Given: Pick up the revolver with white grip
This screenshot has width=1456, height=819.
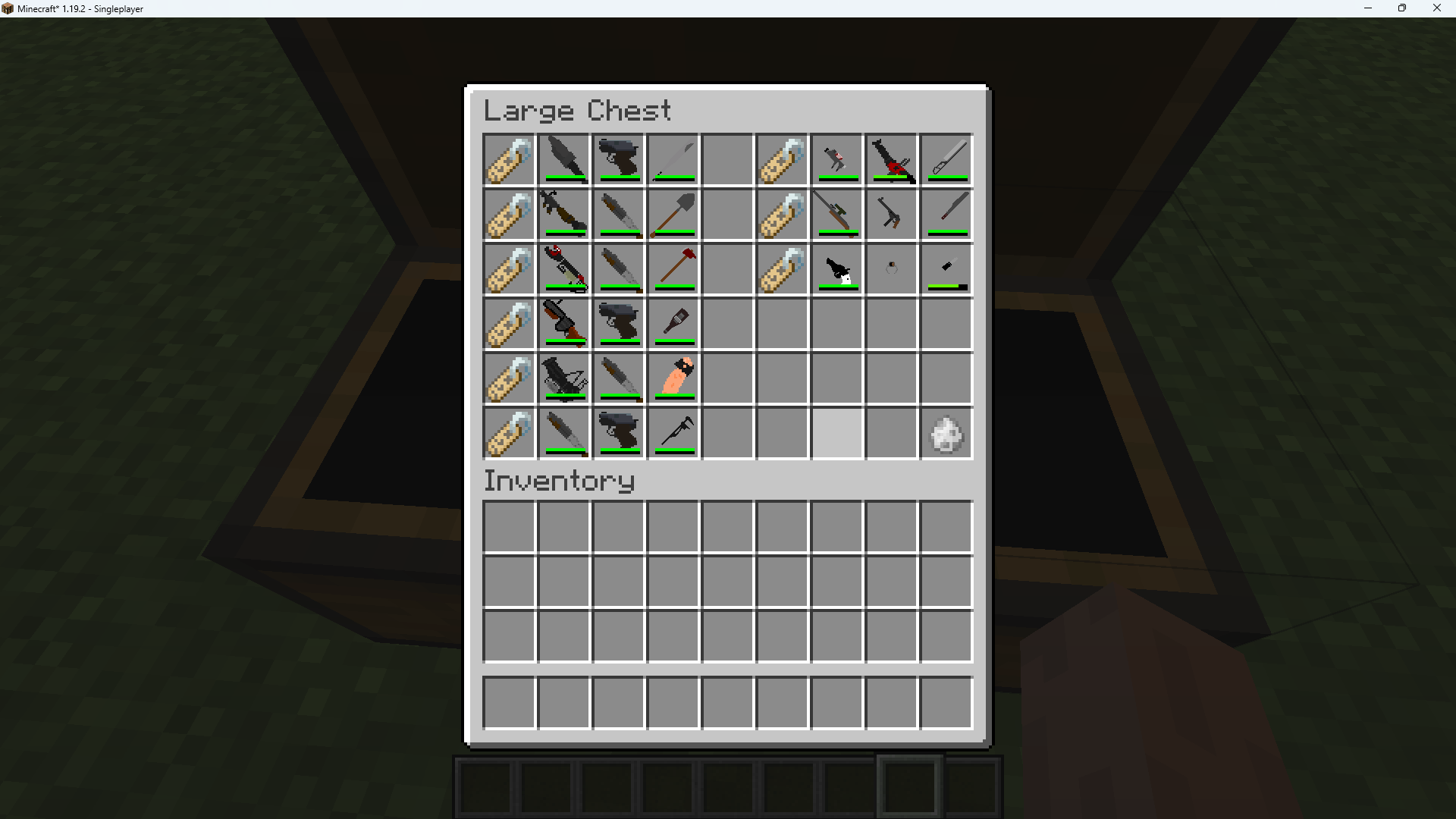Looking at the screenshot, I should click(836, 269).
